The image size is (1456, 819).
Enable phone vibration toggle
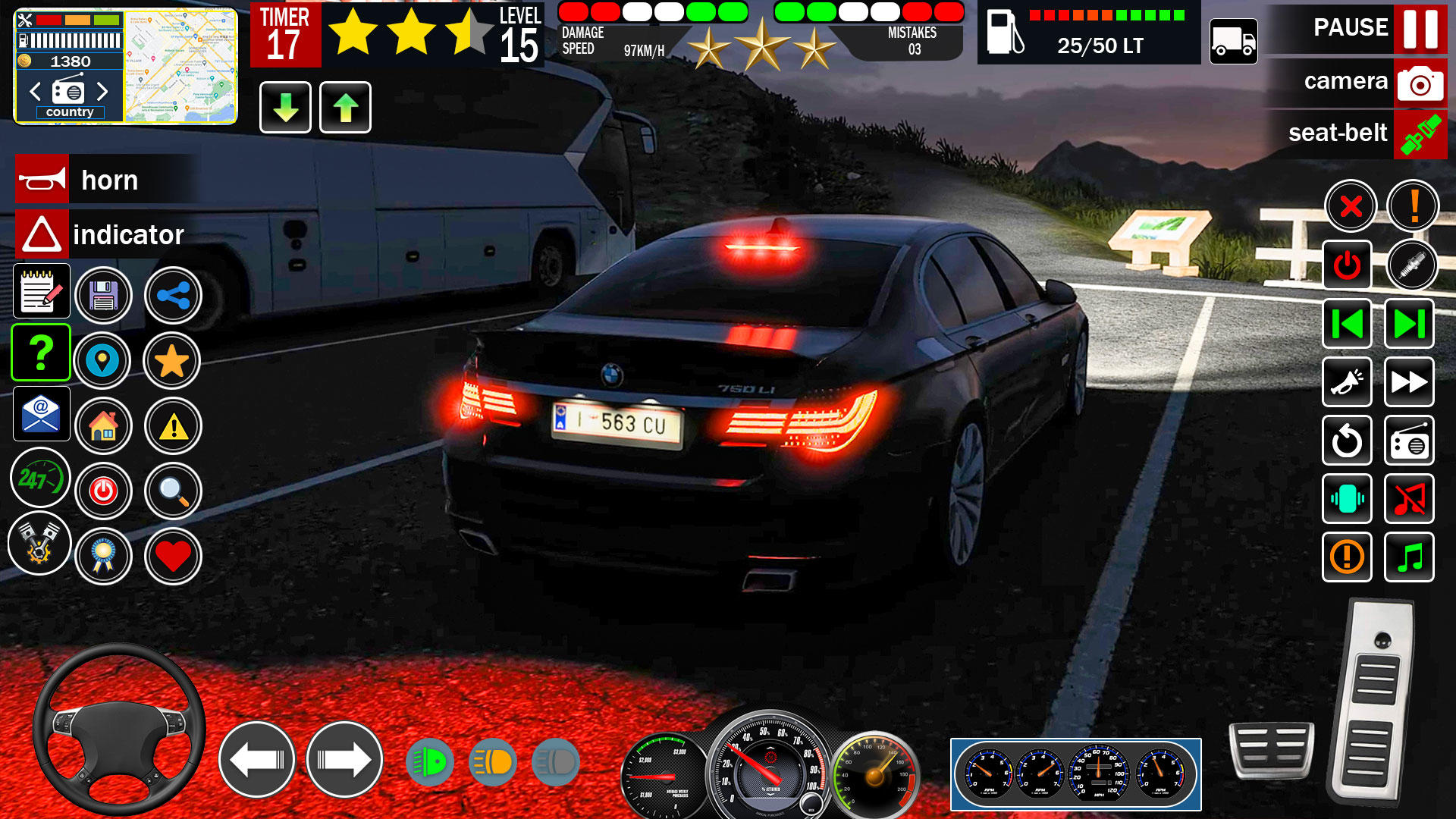click(1347, 499)
